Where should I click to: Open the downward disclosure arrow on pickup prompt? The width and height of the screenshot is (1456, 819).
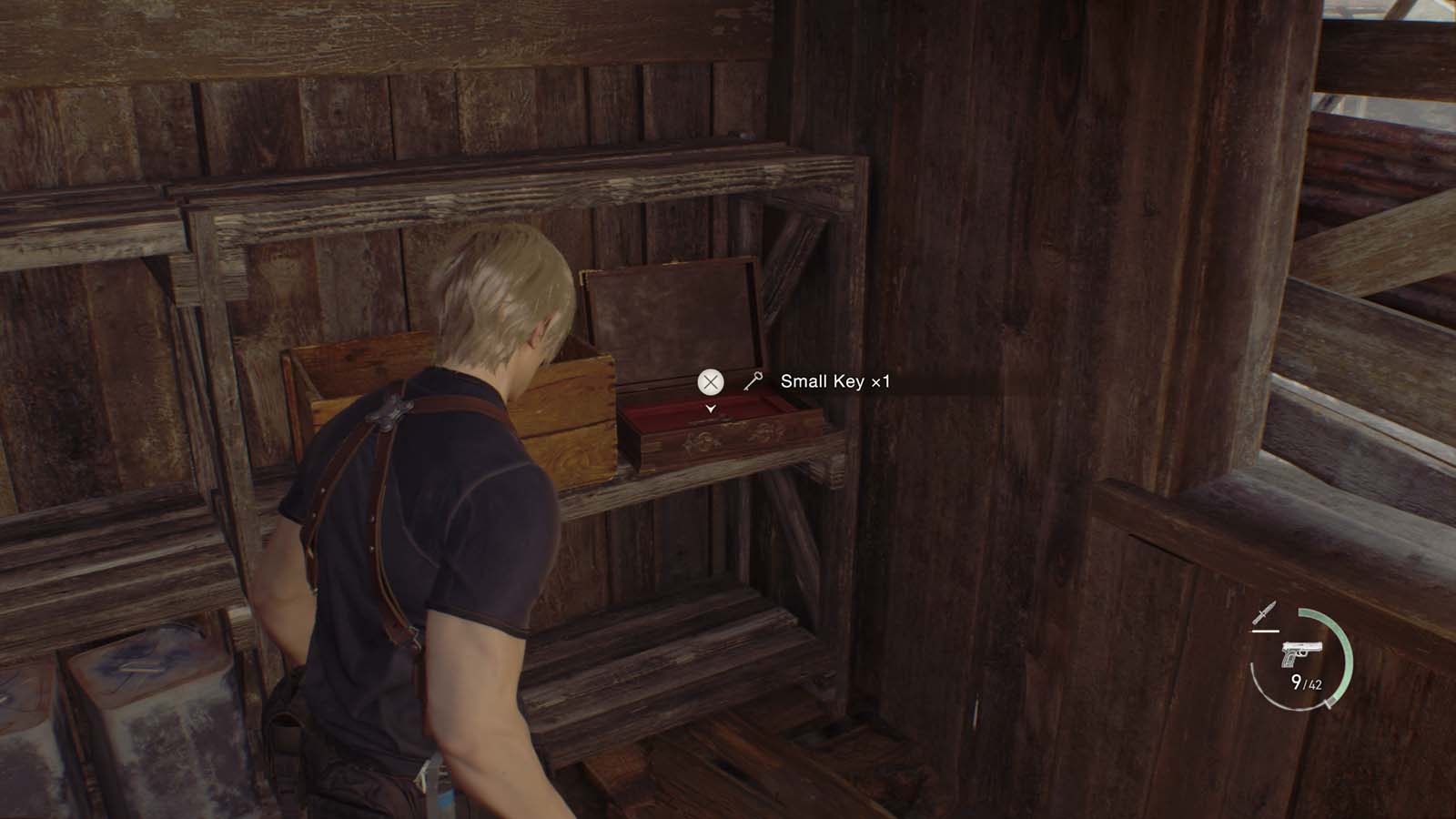[x=710, y=408]
